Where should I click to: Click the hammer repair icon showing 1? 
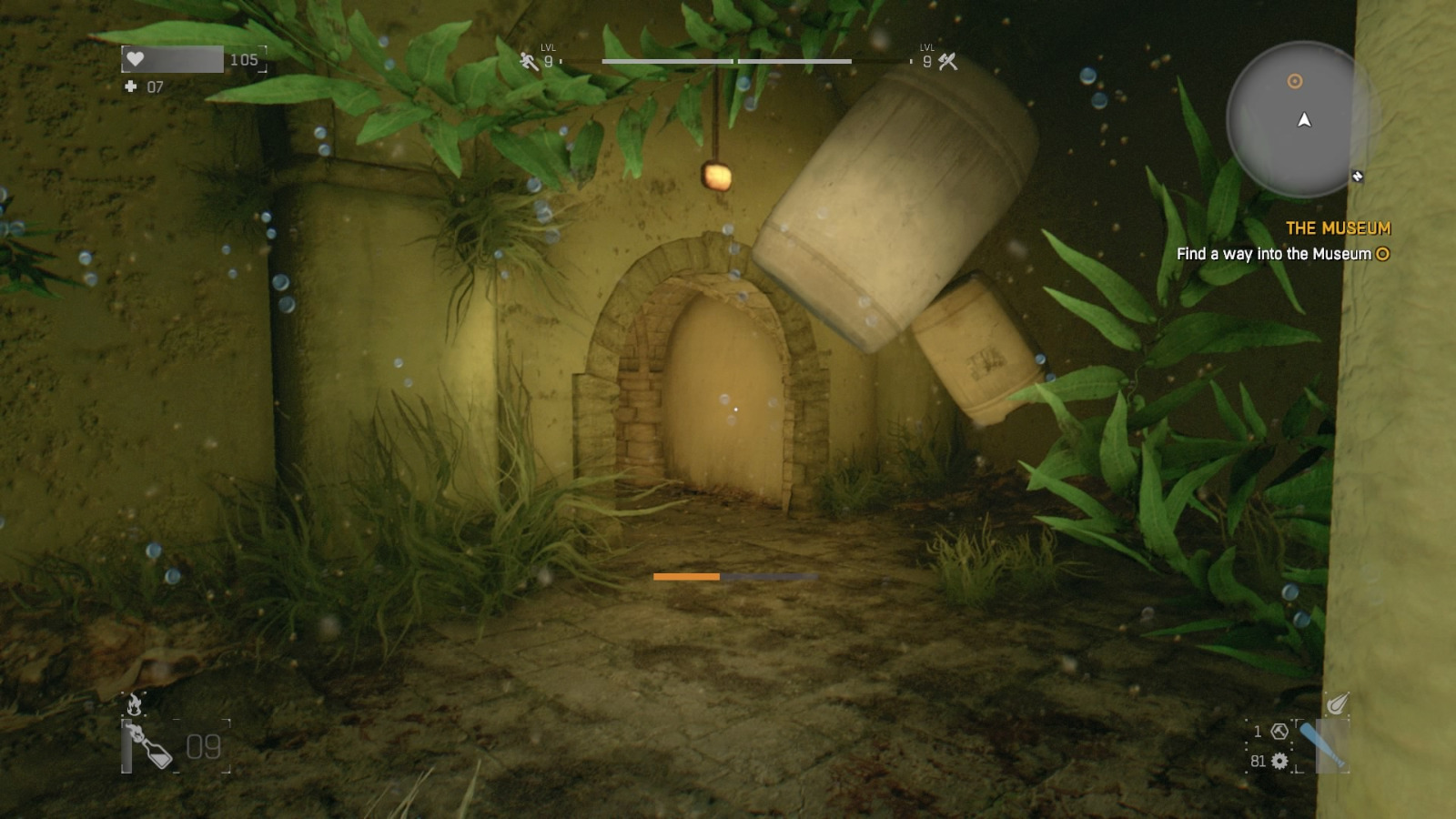tap(1279, 732)
